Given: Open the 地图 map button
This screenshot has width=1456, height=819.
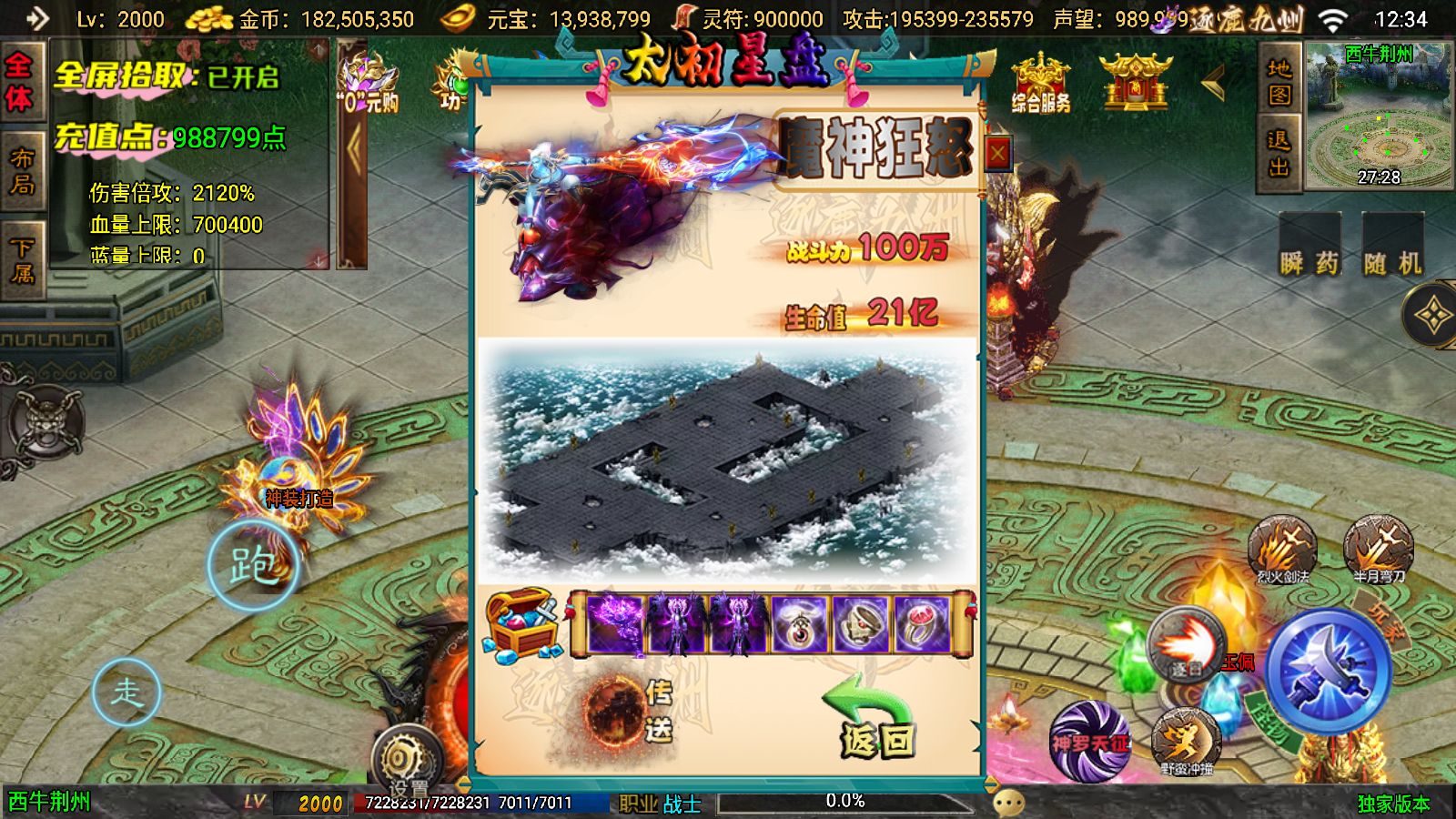Looking at the screenshot, I should (1279, 82).
